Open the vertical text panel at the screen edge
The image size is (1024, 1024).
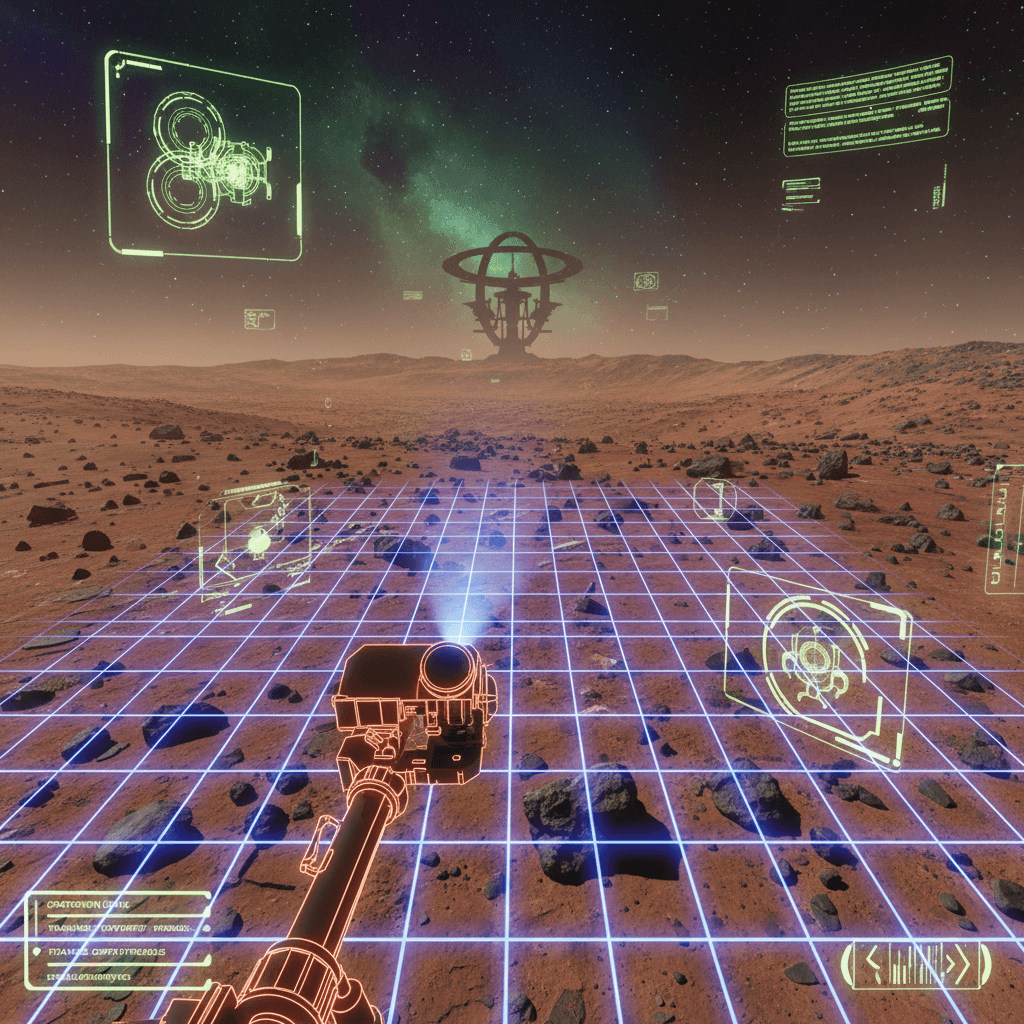[1004, 528]
